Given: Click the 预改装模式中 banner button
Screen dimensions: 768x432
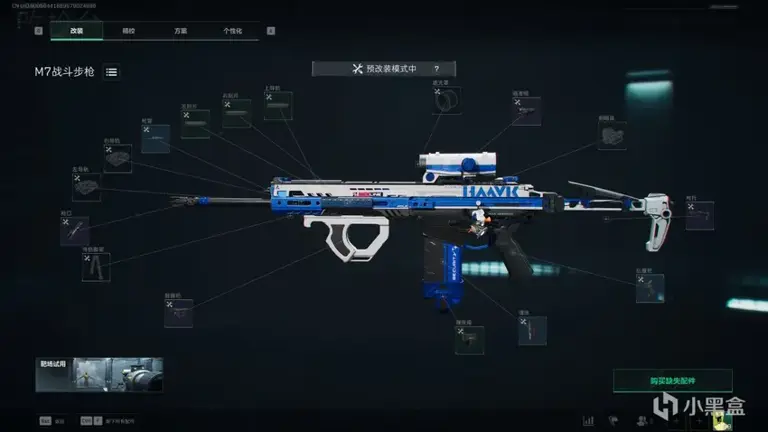Looking at the screenshot, I should 383,69.
